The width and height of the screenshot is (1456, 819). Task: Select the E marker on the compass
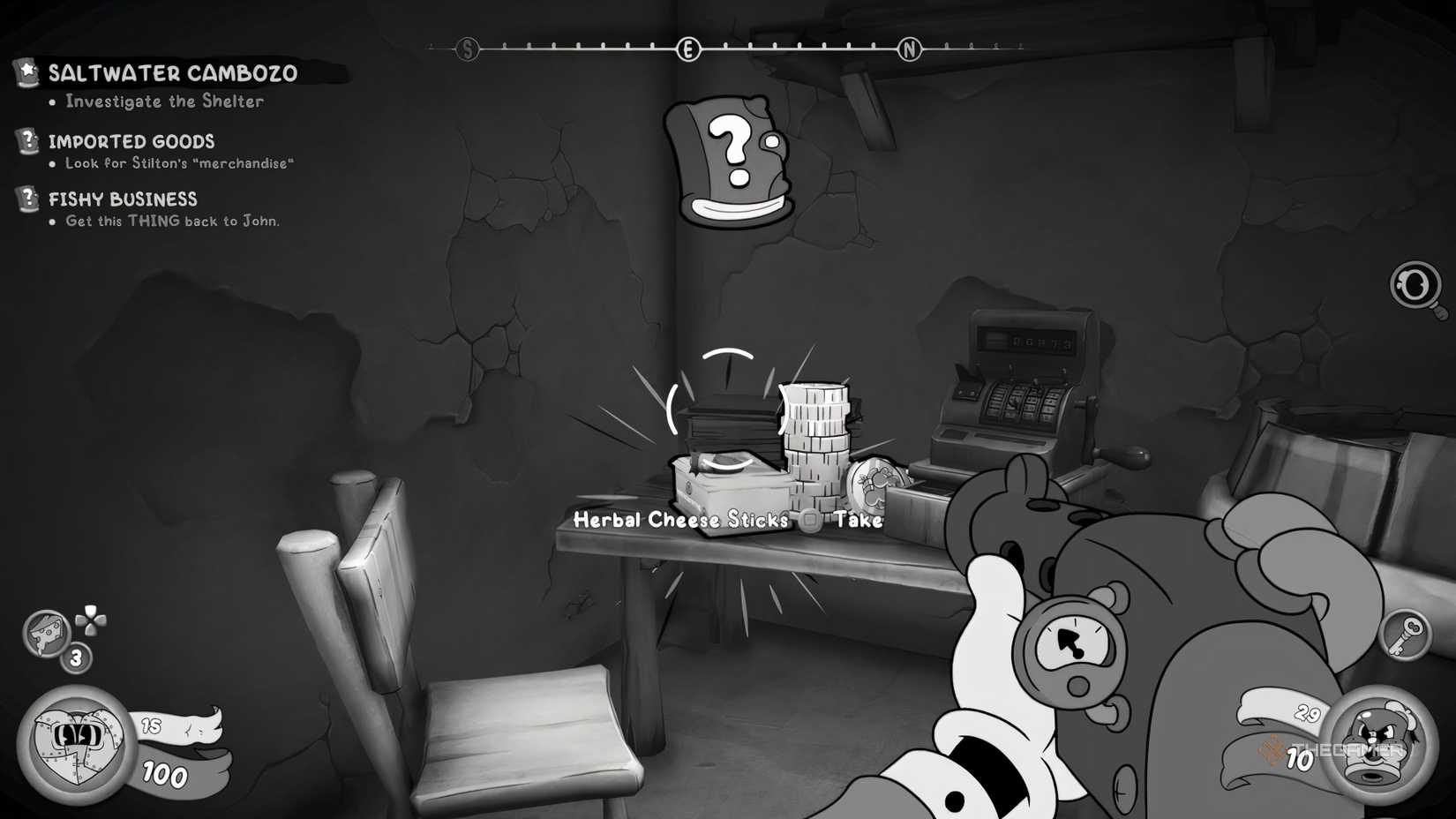(x=687, y=49)
